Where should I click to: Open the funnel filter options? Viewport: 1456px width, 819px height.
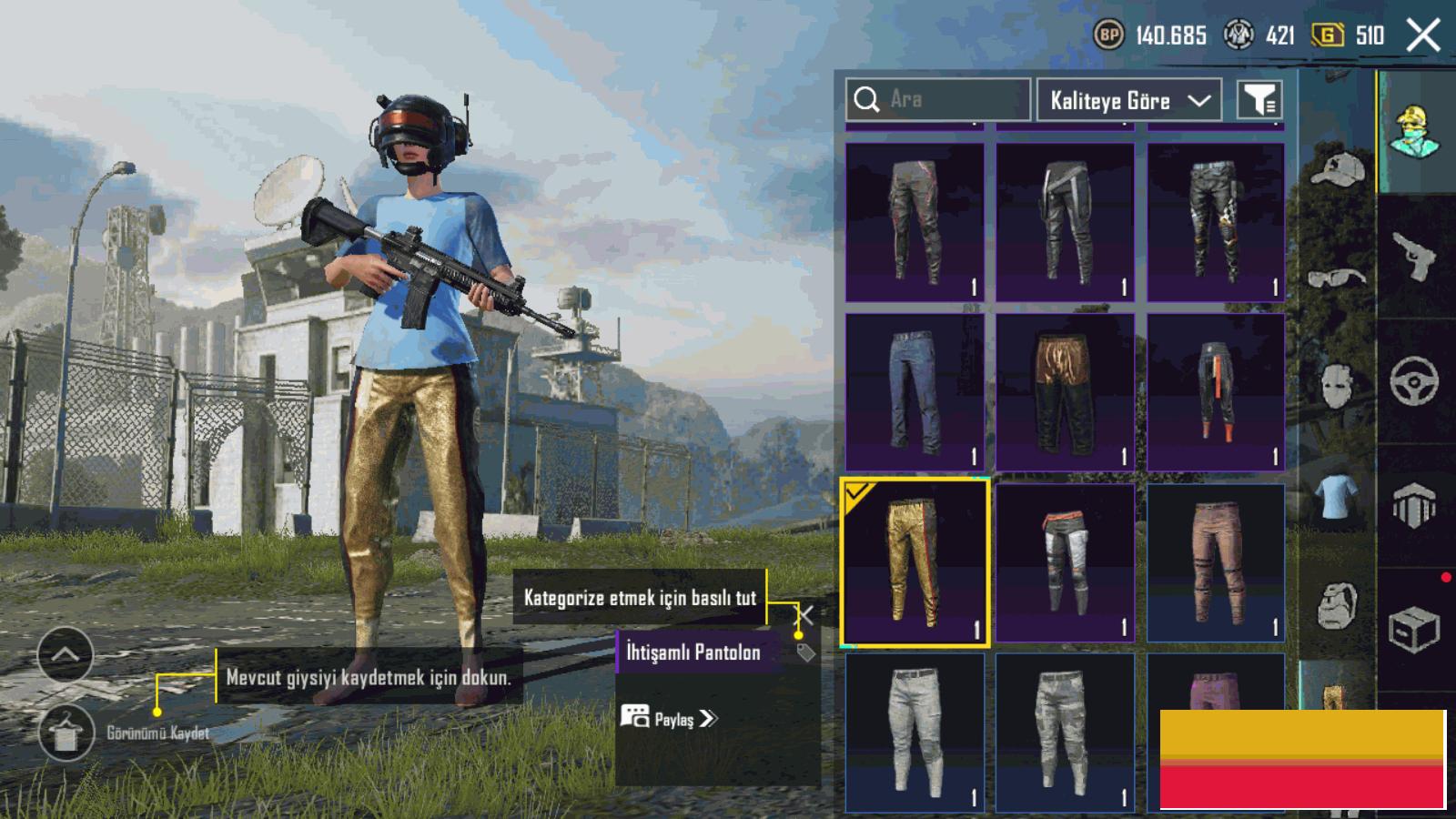click(x=1259, y=100)
